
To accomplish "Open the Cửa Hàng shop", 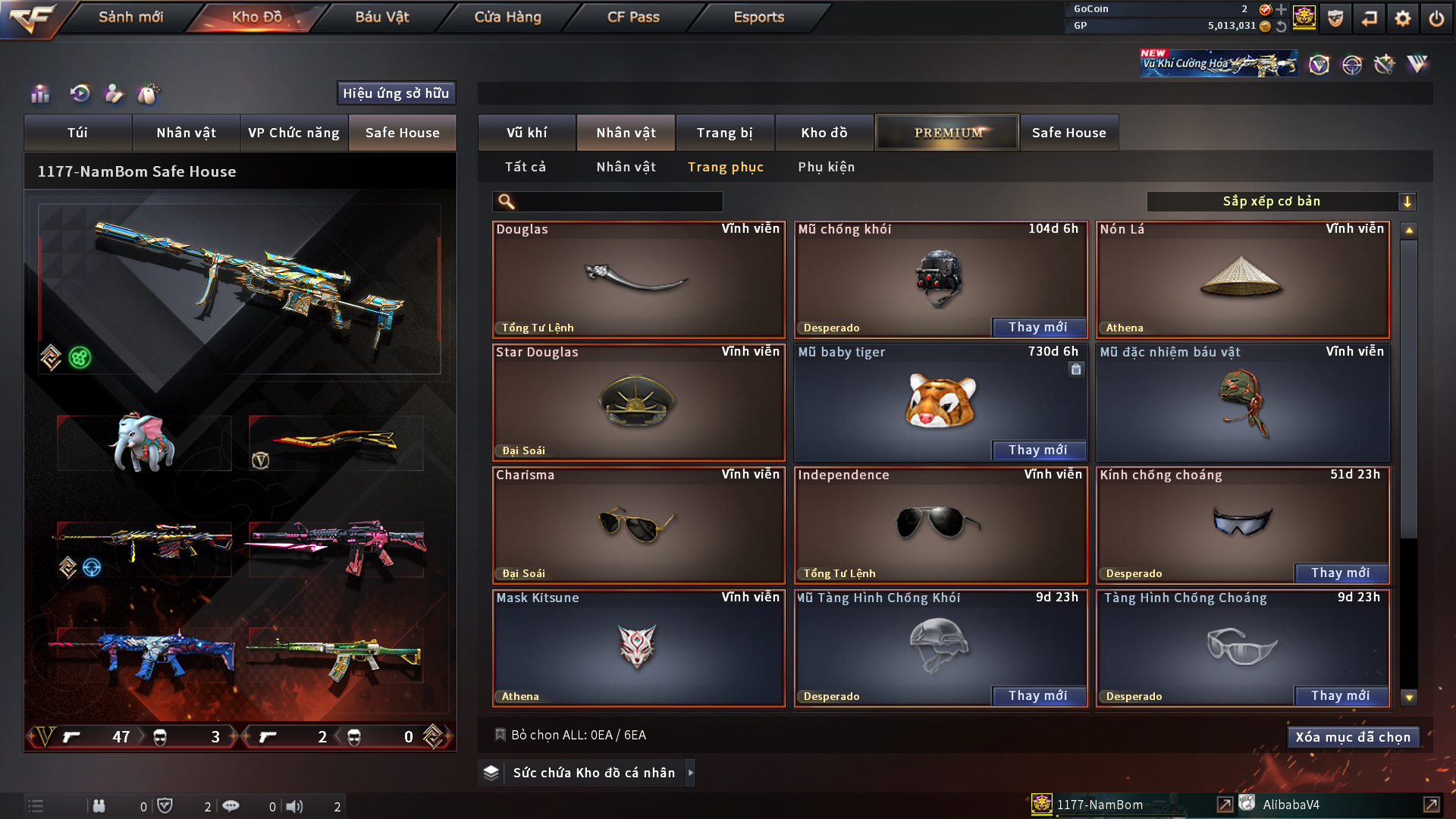I will point(507,17).
